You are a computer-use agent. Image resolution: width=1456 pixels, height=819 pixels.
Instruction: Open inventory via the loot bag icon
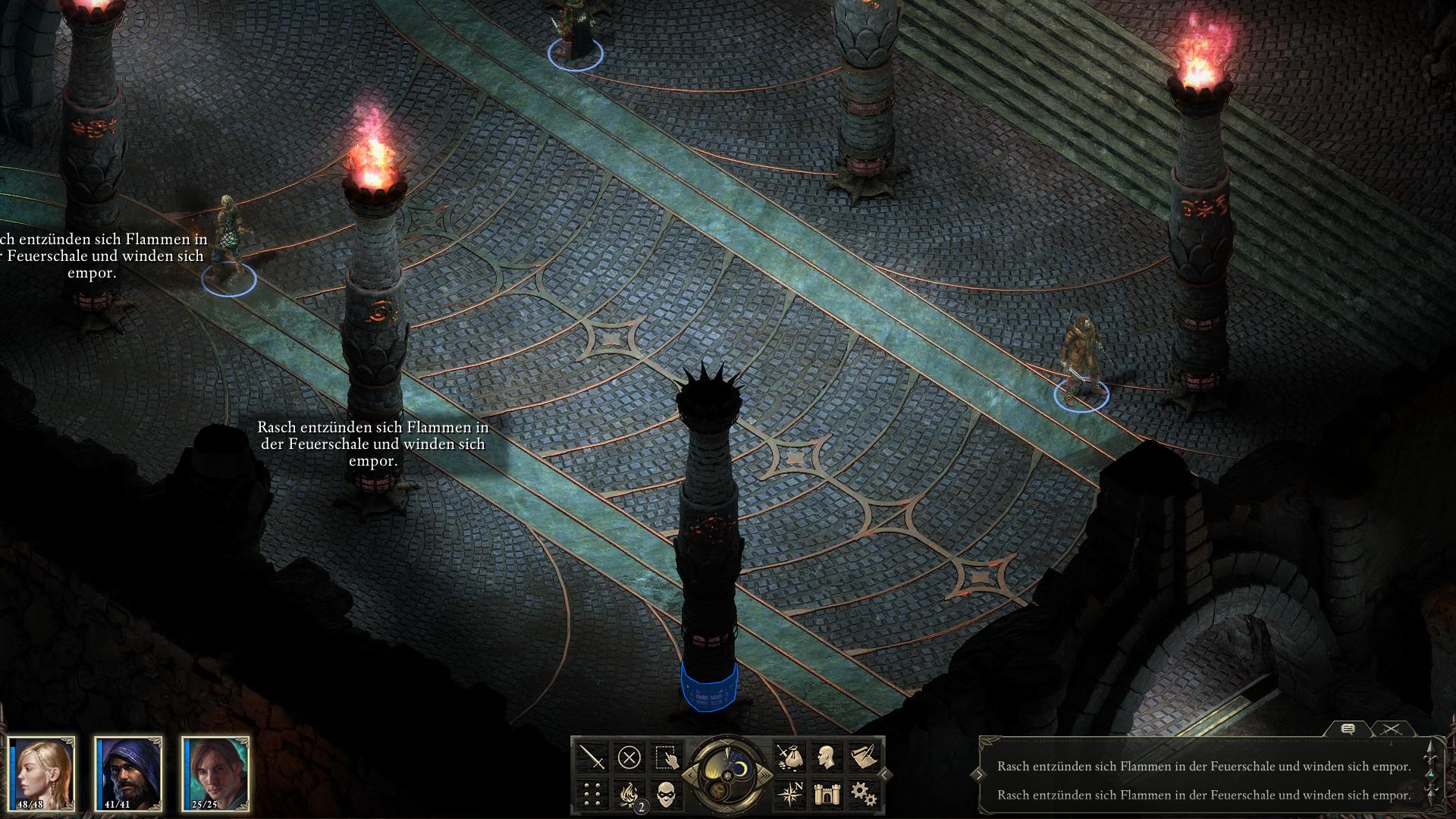pos(789,757)
